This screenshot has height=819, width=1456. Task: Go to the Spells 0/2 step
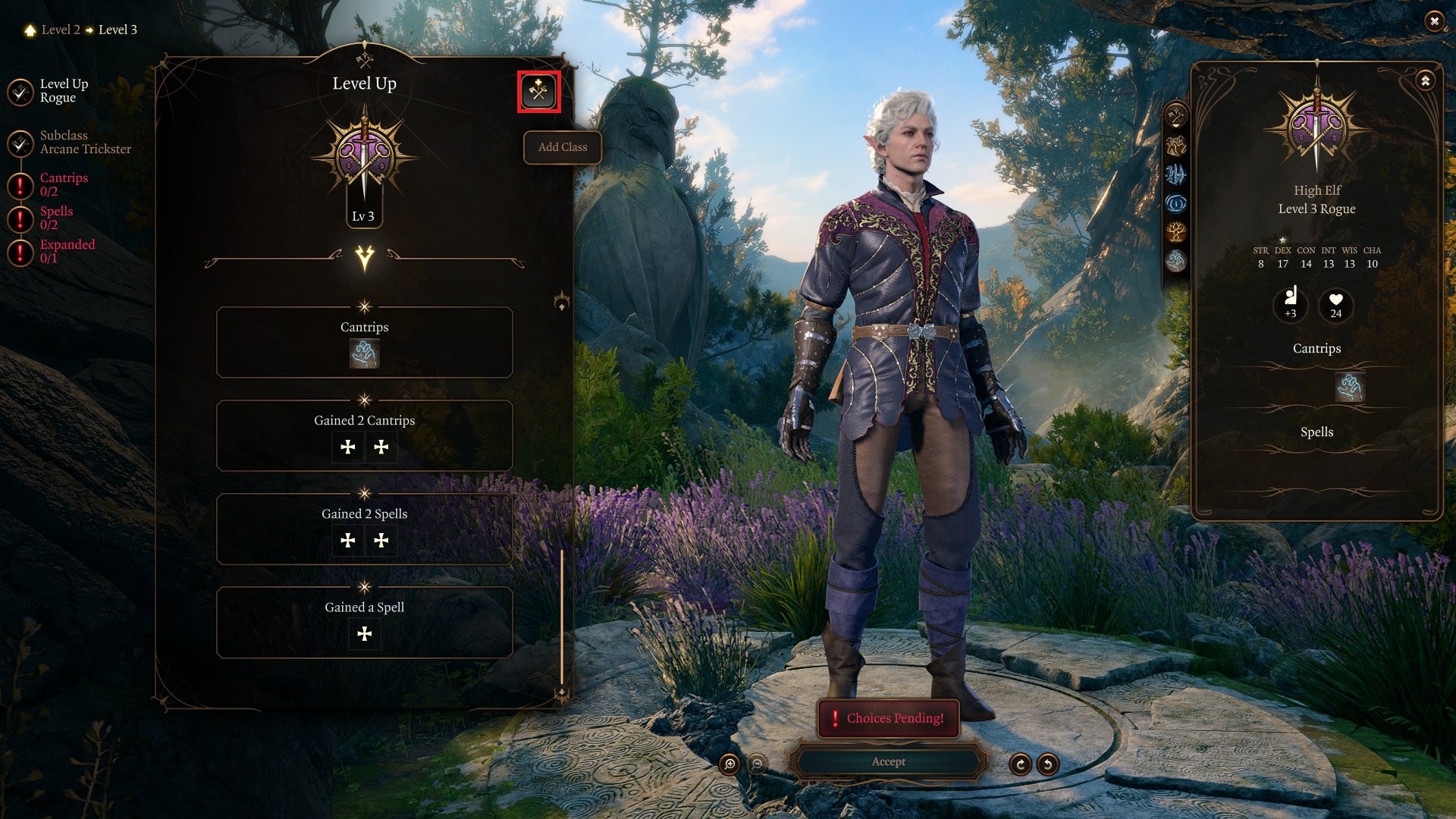(55, 218)
